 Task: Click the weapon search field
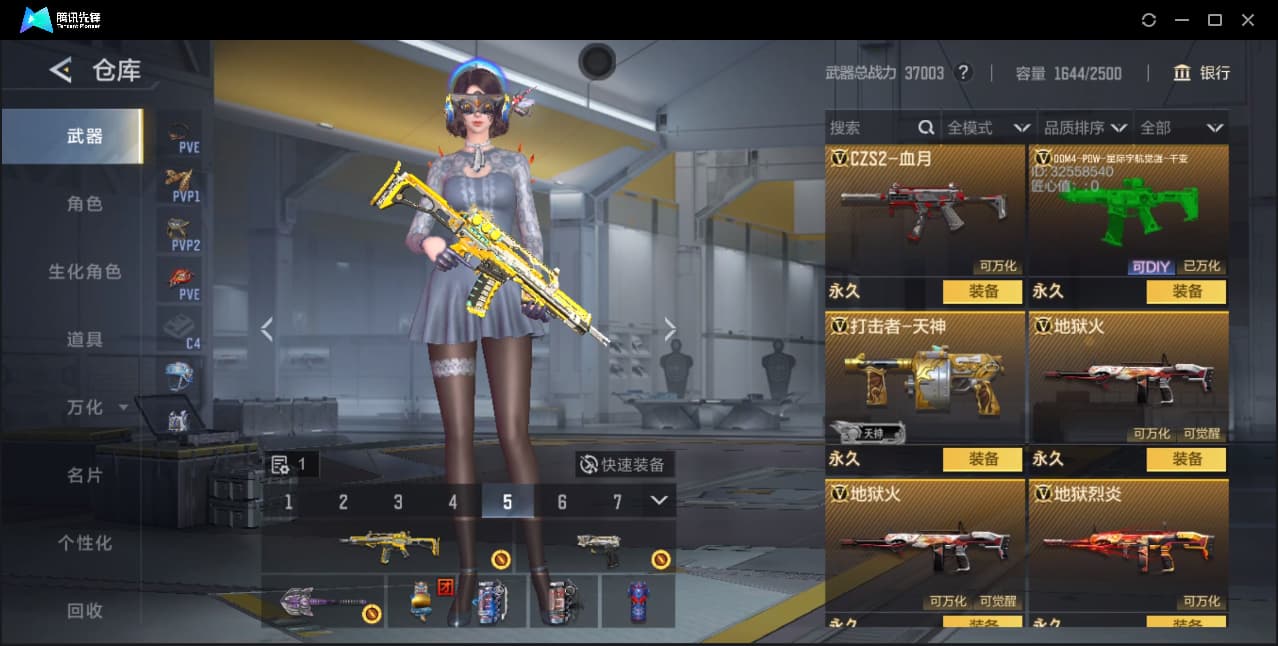pyautogui.click(x=870, y=128)
